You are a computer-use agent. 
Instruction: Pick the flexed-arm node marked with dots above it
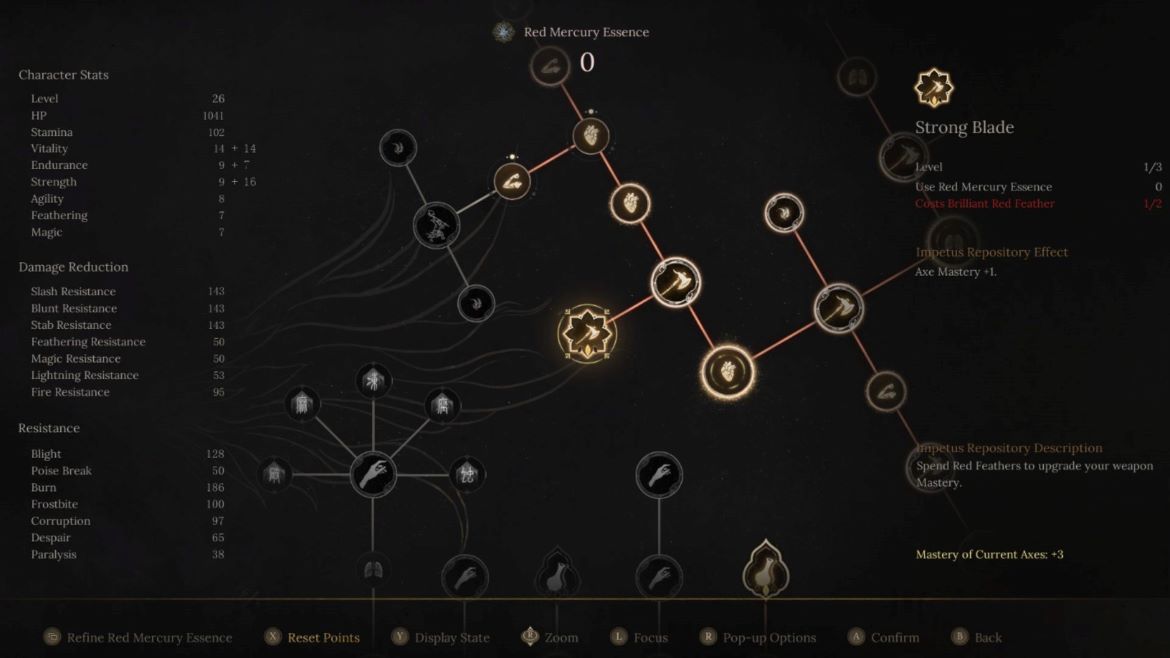(512, 182)
